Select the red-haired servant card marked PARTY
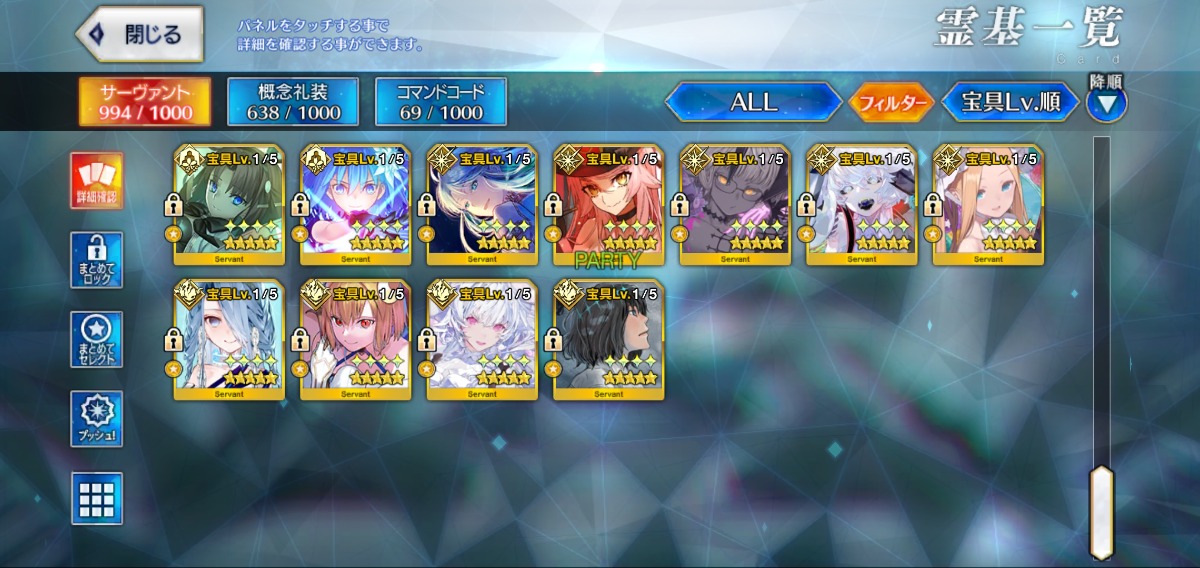1200x568 pixels. [609, 205]
